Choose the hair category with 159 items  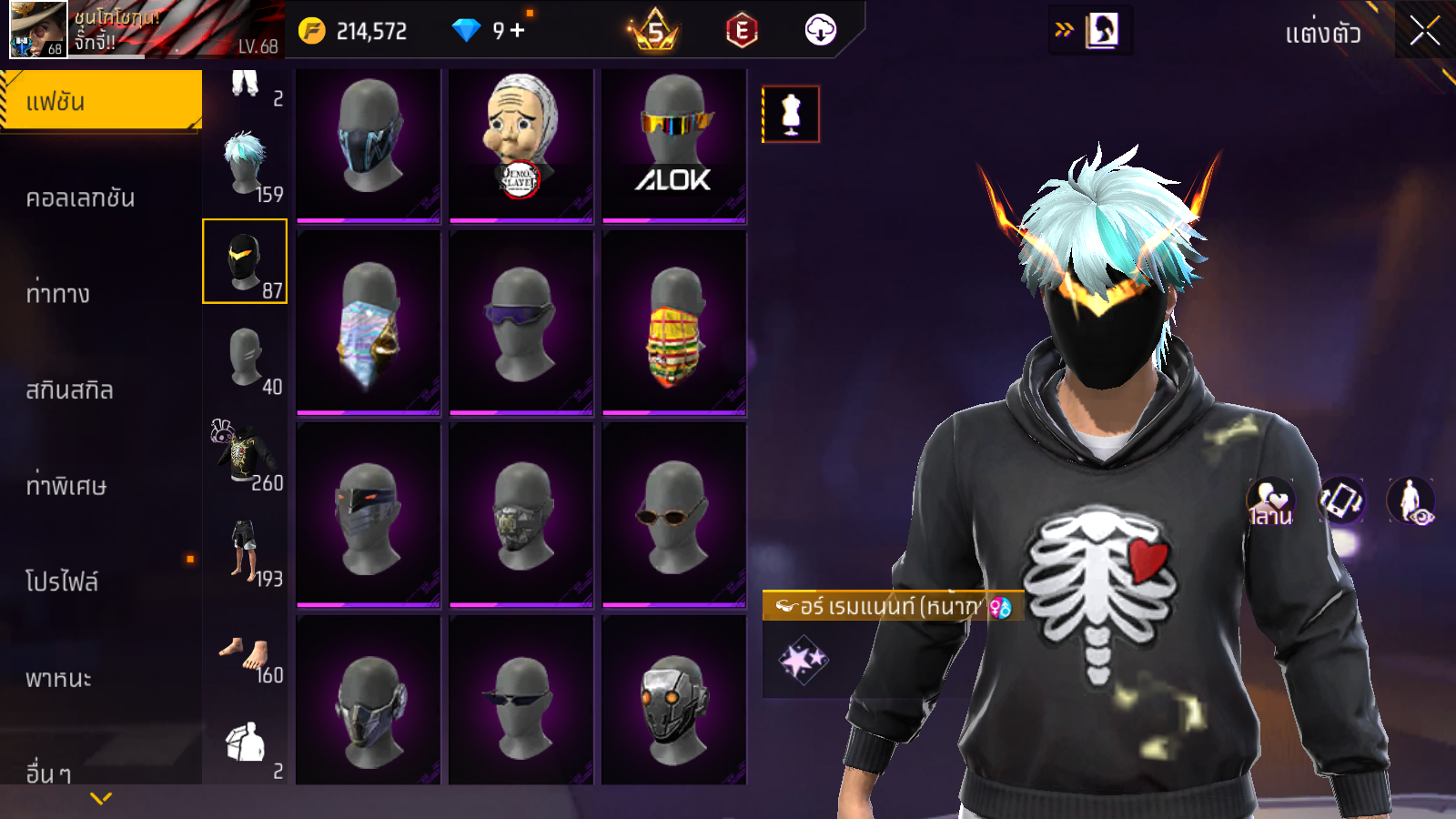(246, 166)
